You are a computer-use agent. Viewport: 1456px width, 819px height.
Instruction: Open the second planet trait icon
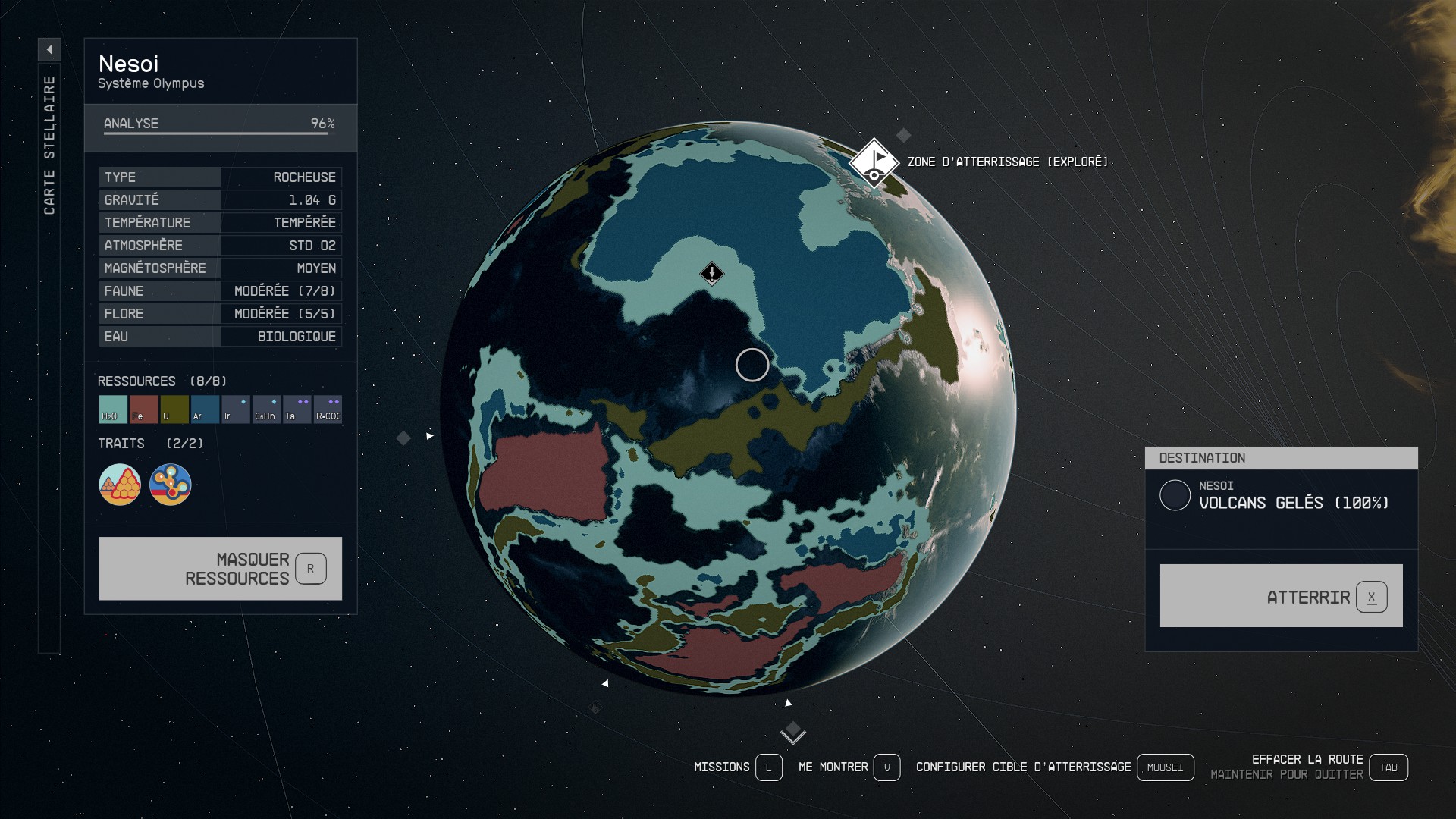coord(171,485)
